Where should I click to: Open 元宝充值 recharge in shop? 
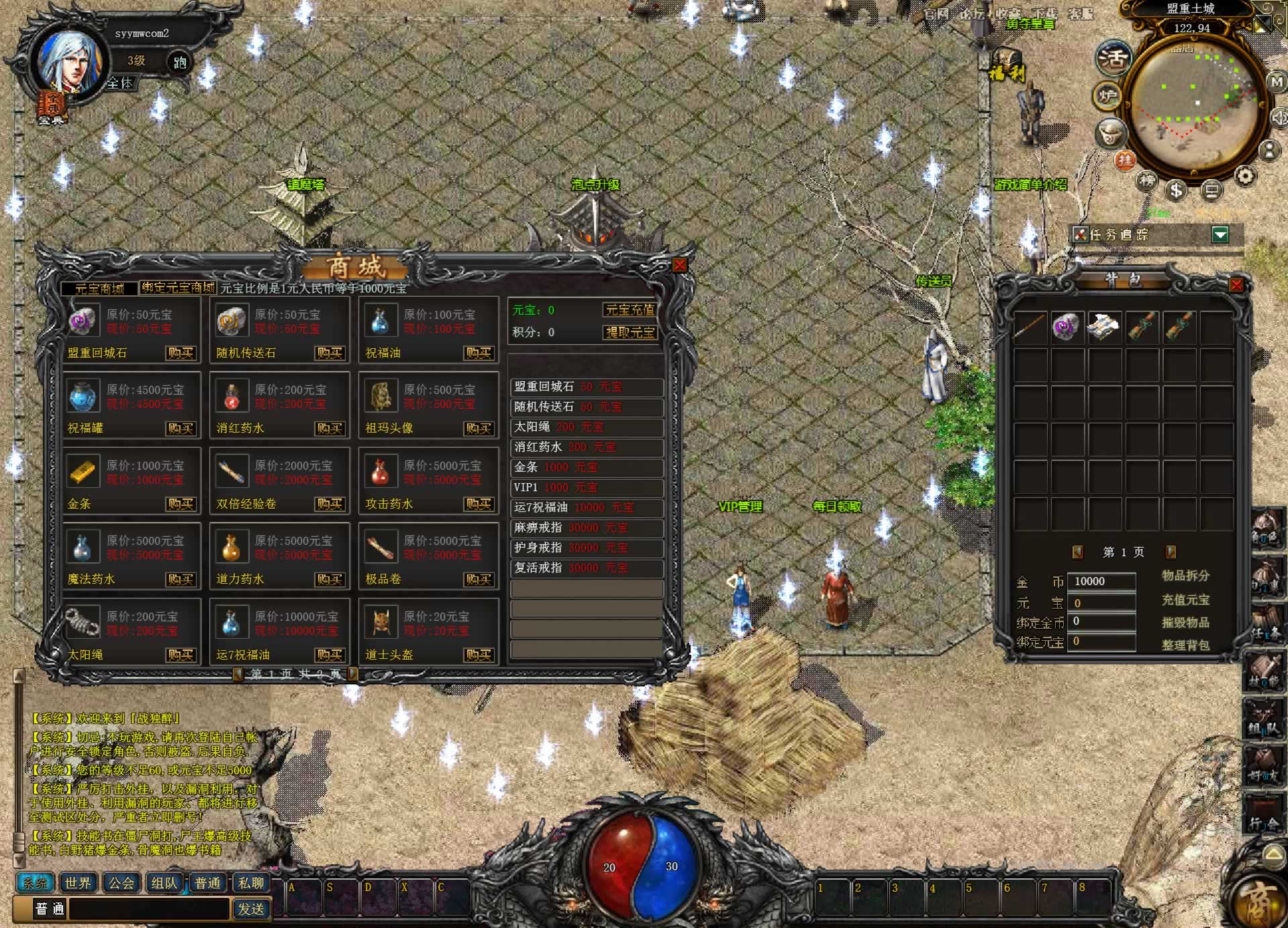coord(629,309)
